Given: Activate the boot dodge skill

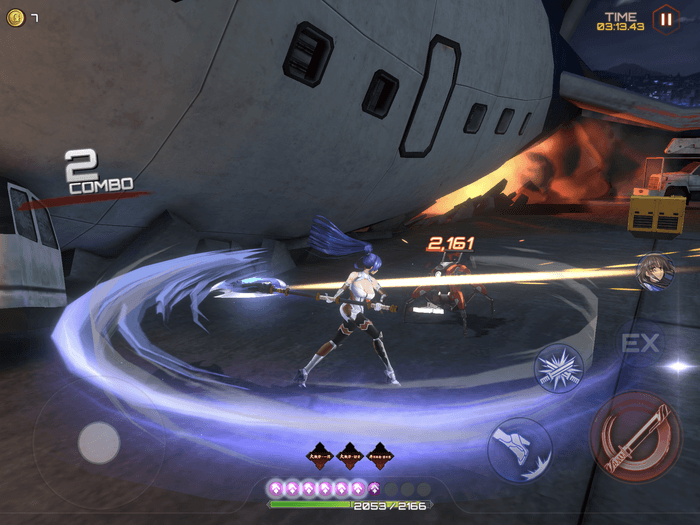Looking at the screenshot, I should [520, 449].
